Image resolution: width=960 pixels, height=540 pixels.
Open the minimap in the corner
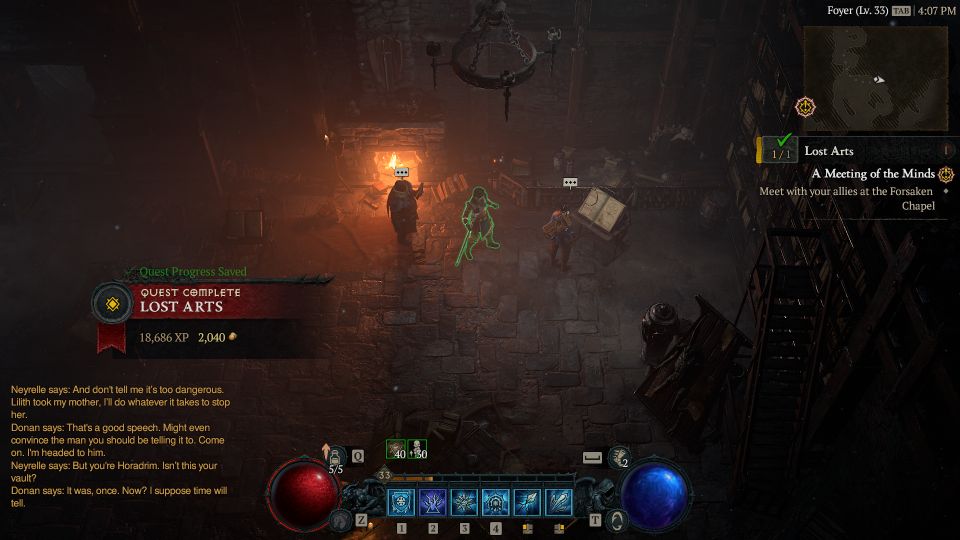[875, 78]
